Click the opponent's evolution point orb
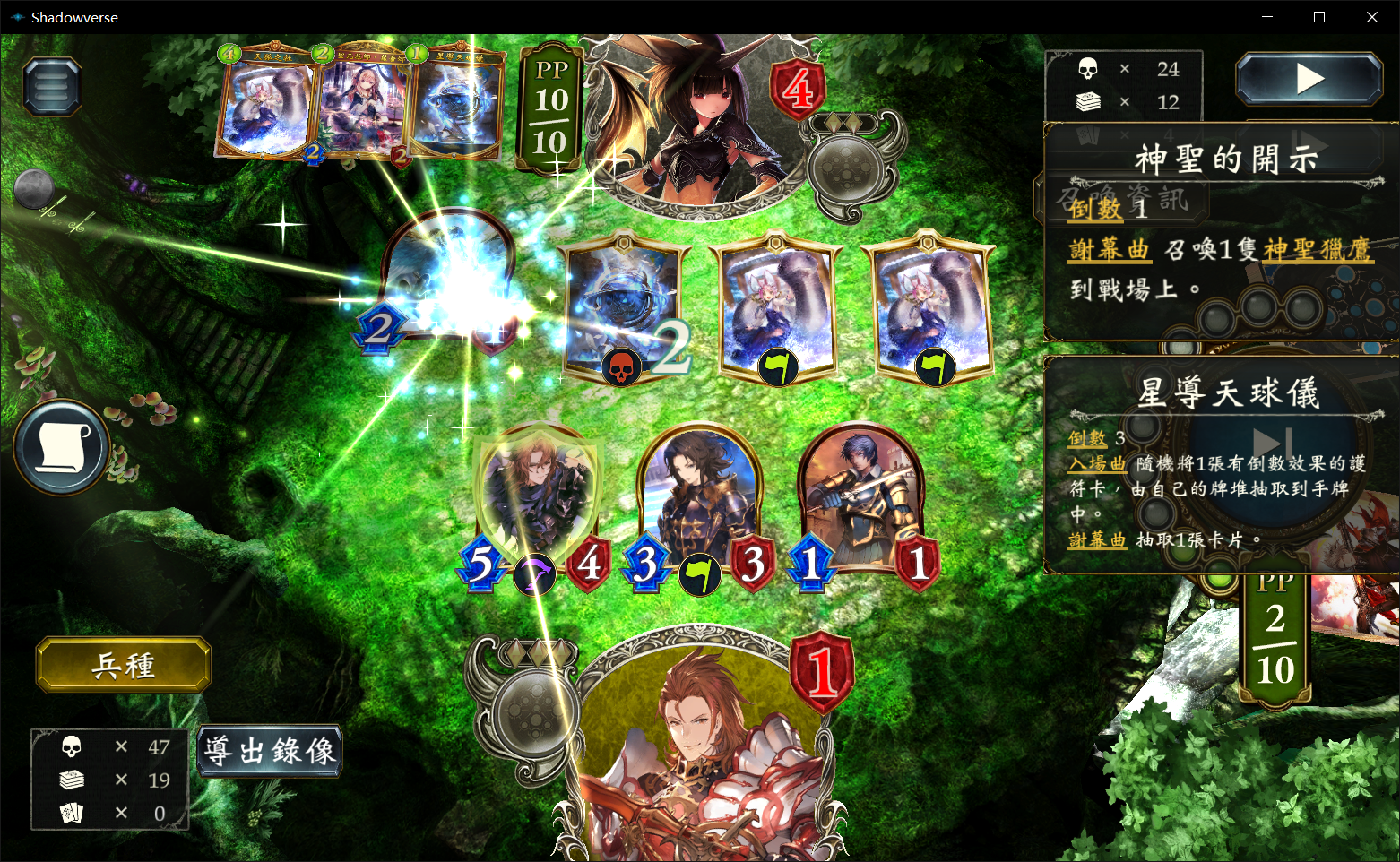The image size is (1400, 862). click(849, 166)
